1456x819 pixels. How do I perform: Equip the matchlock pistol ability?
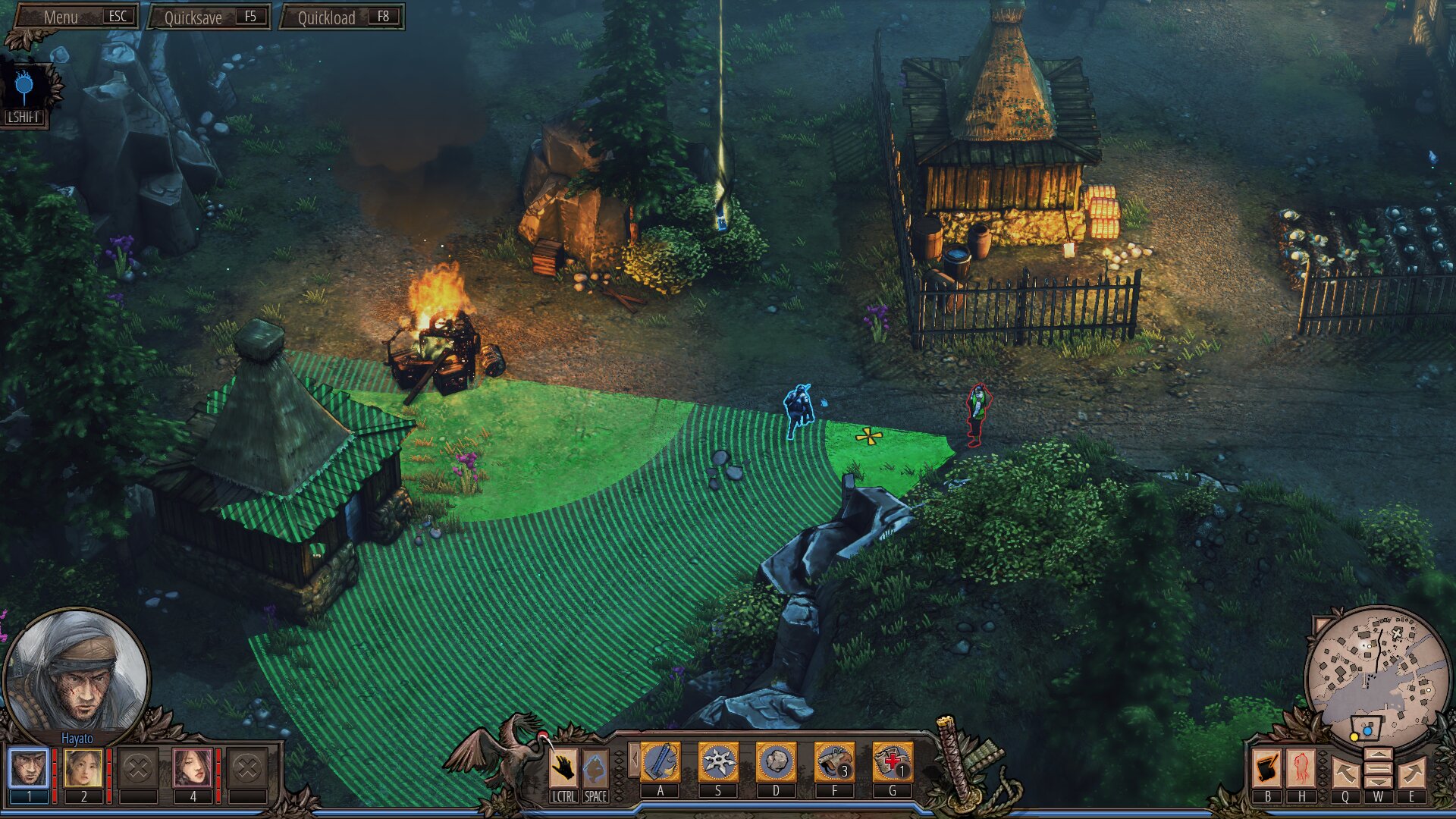click(x=834, y=762)
